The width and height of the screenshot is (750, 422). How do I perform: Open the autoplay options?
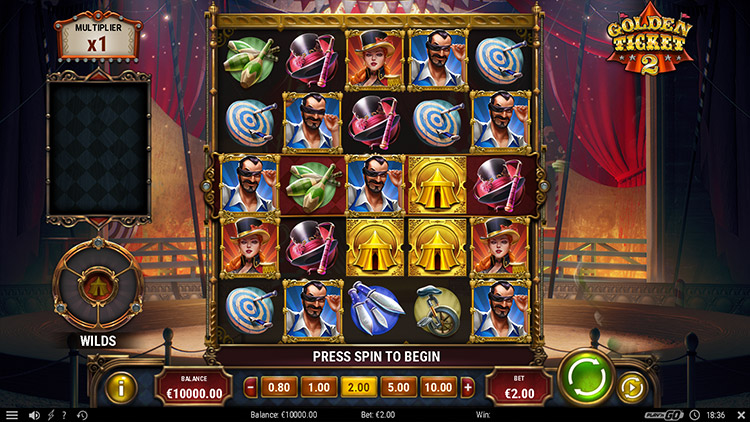coord(632,386)
